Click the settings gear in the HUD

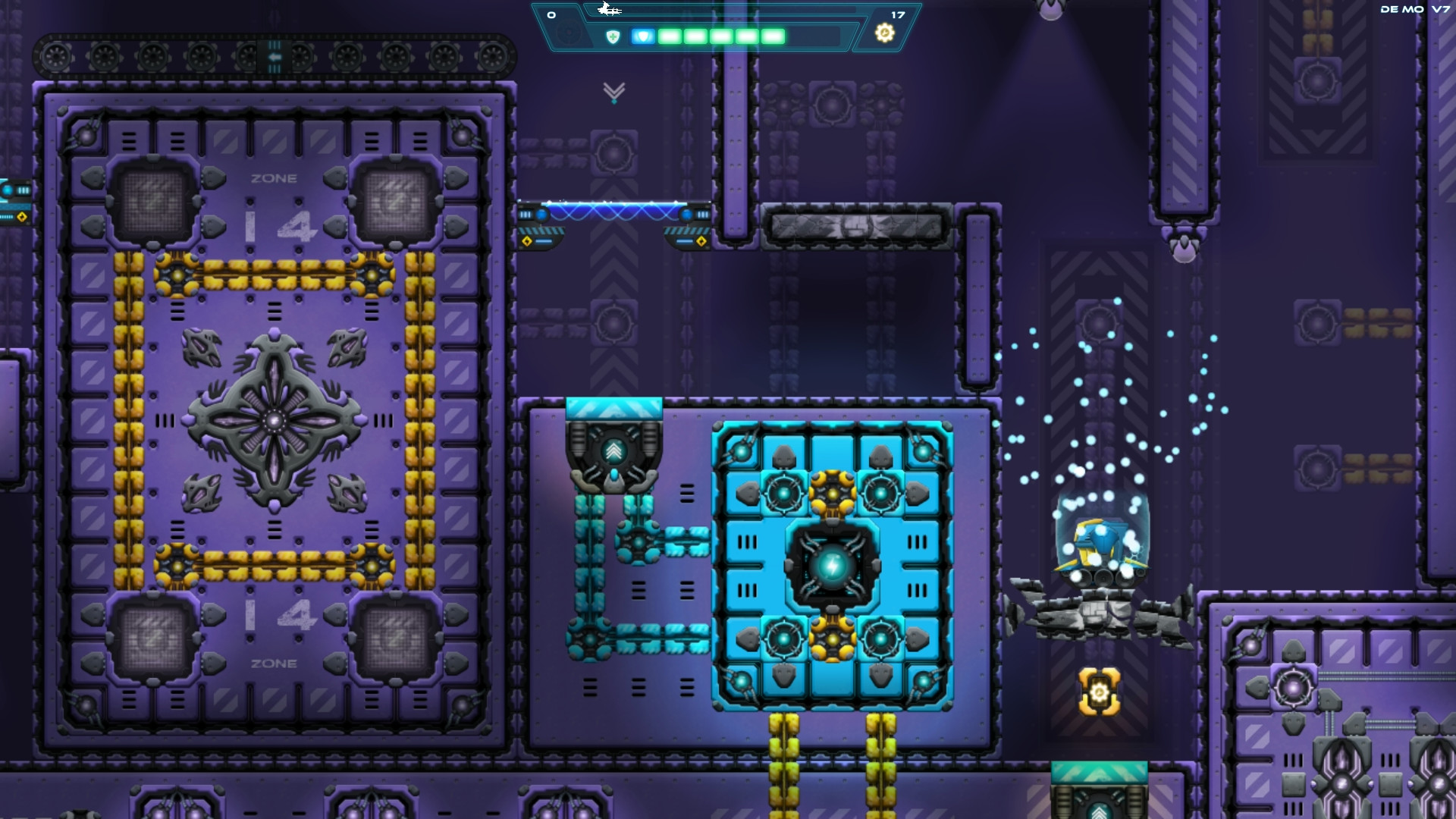884,33
